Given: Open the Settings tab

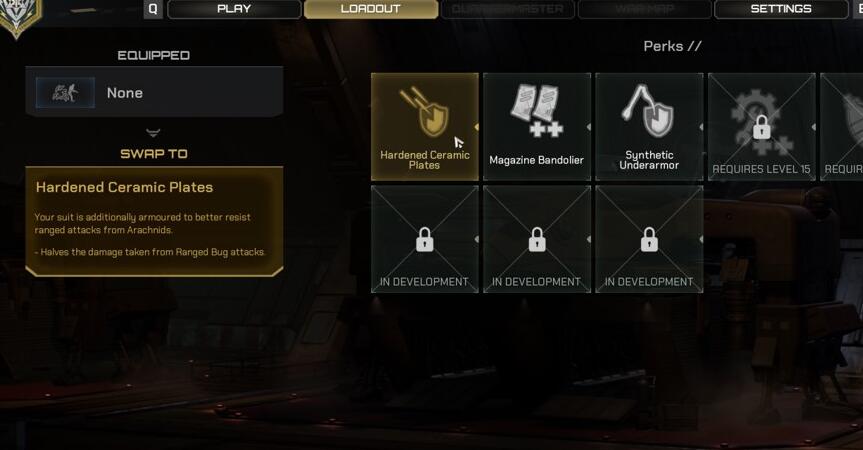Looking at the screenshot, I should coord(781,9).
